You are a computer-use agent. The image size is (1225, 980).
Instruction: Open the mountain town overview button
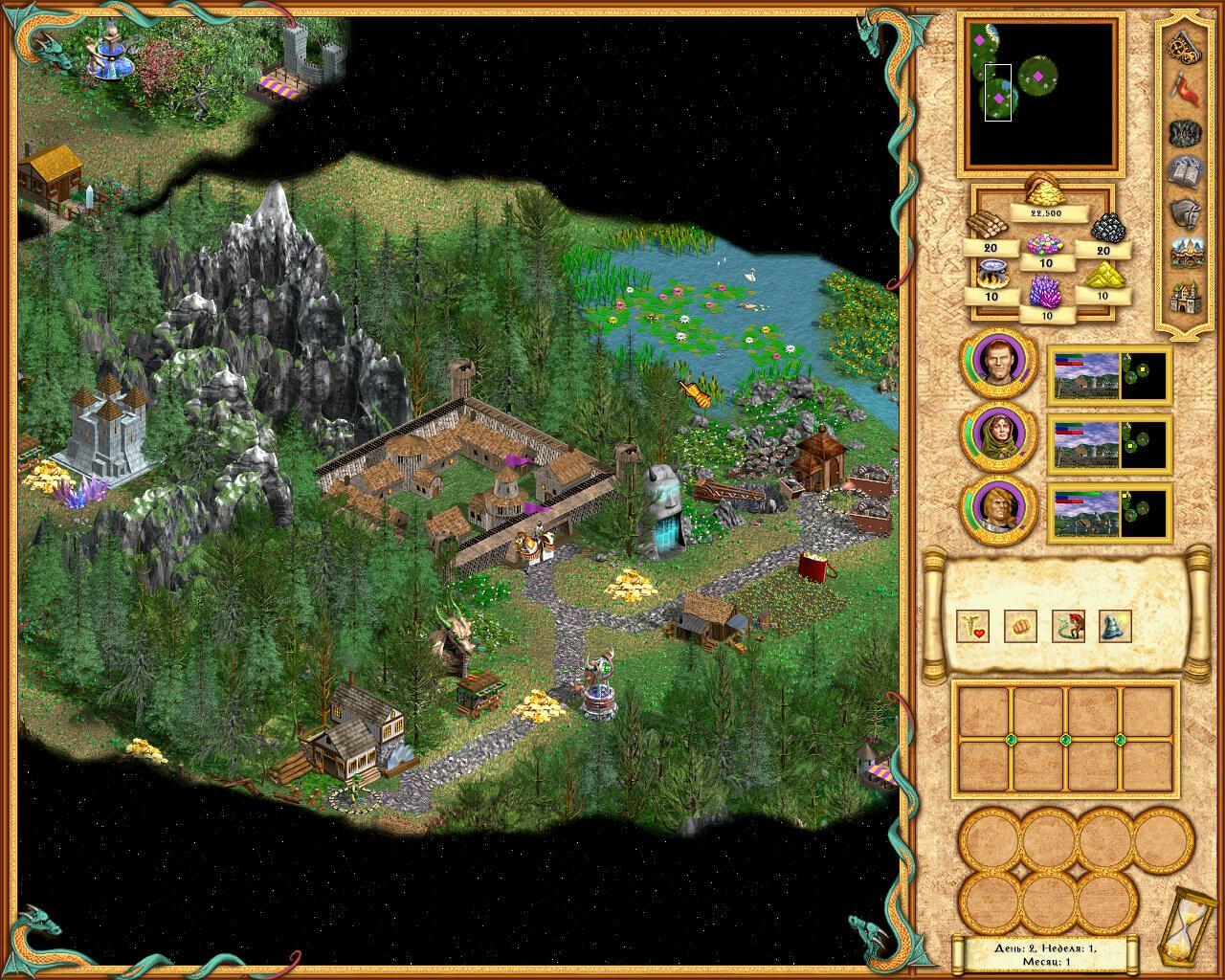1187,256
